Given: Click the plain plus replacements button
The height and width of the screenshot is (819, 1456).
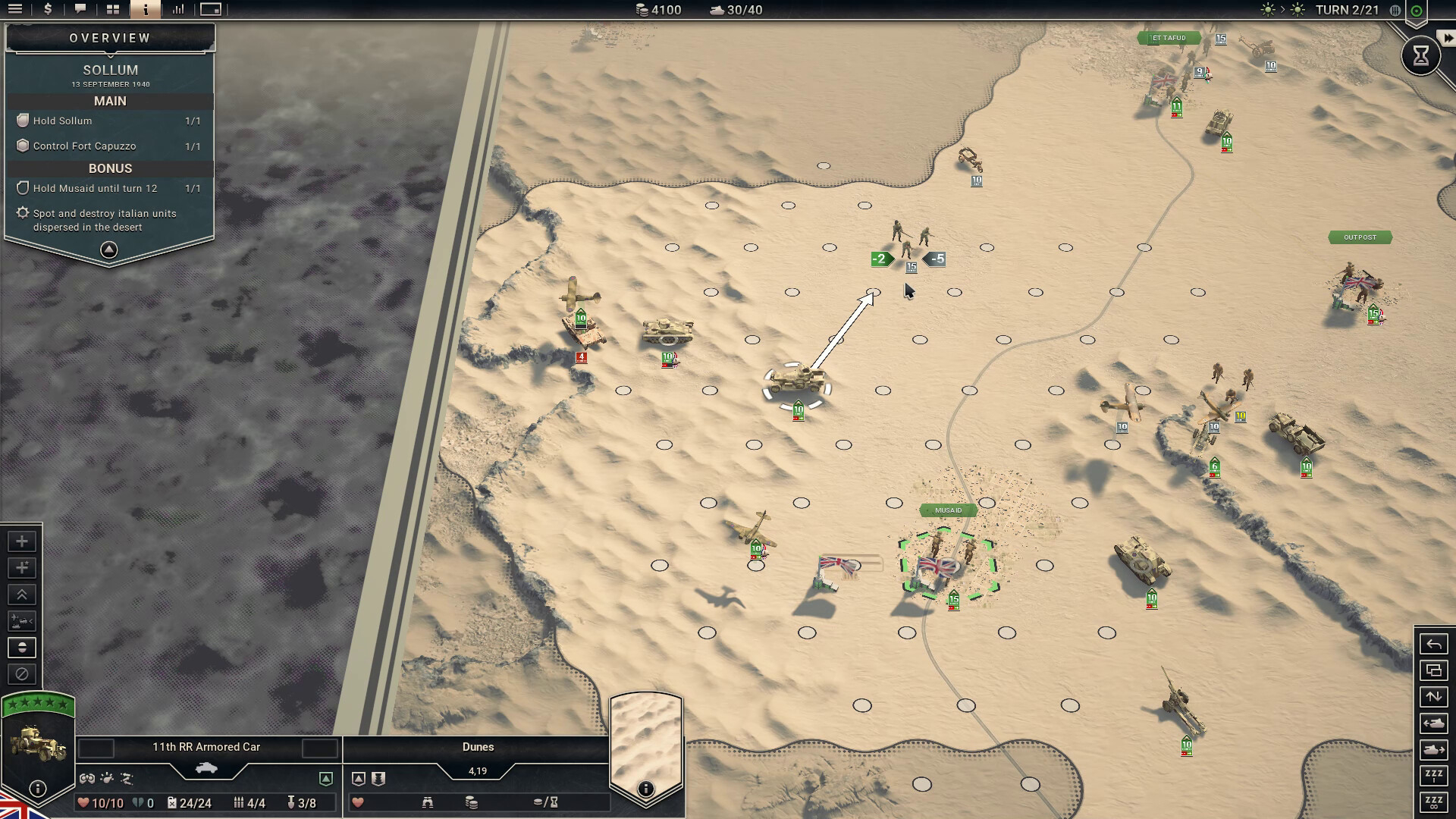Looking at the screenshot, I should coord(22,541).
